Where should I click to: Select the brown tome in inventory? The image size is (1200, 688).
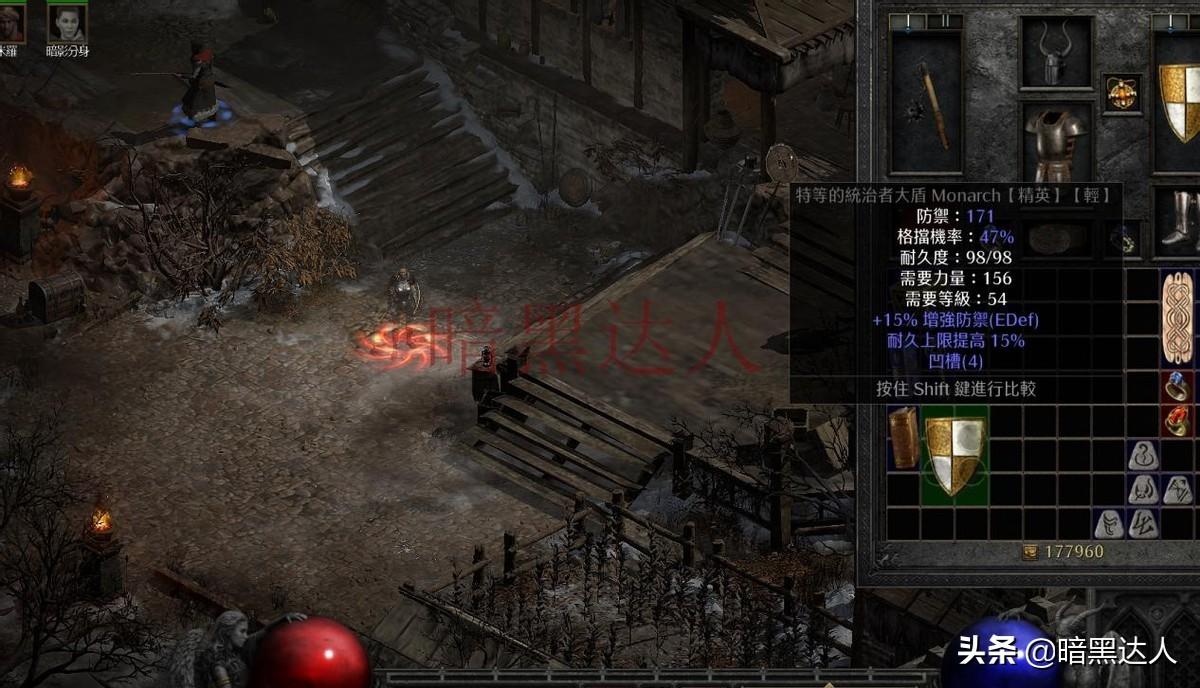coord(904,438)
